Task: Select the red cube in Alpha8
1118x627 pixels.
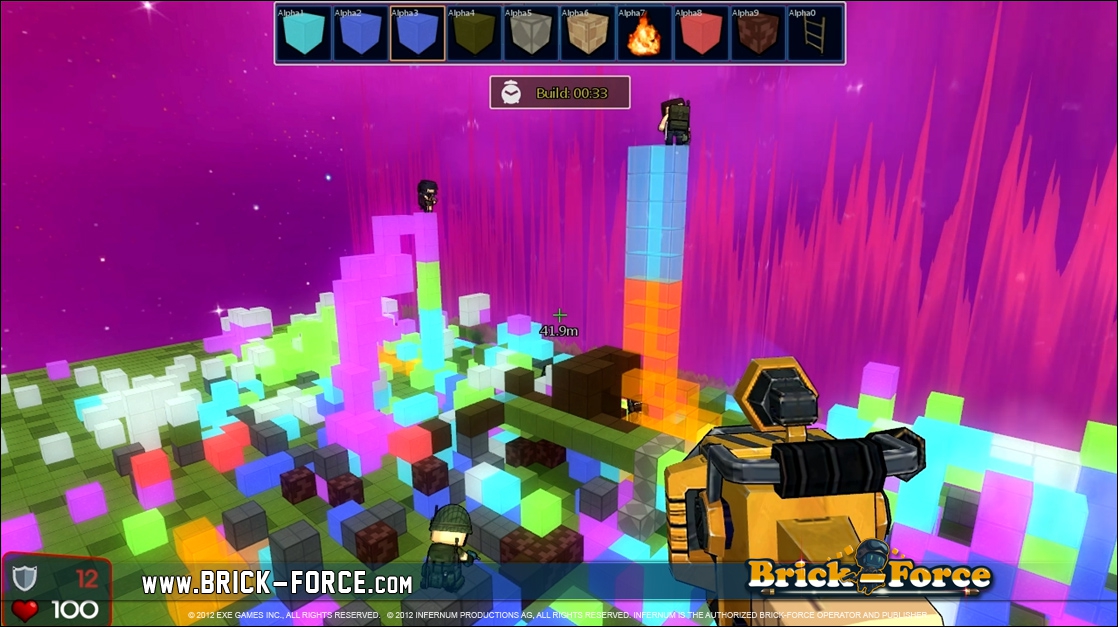Action: (701, 34)
